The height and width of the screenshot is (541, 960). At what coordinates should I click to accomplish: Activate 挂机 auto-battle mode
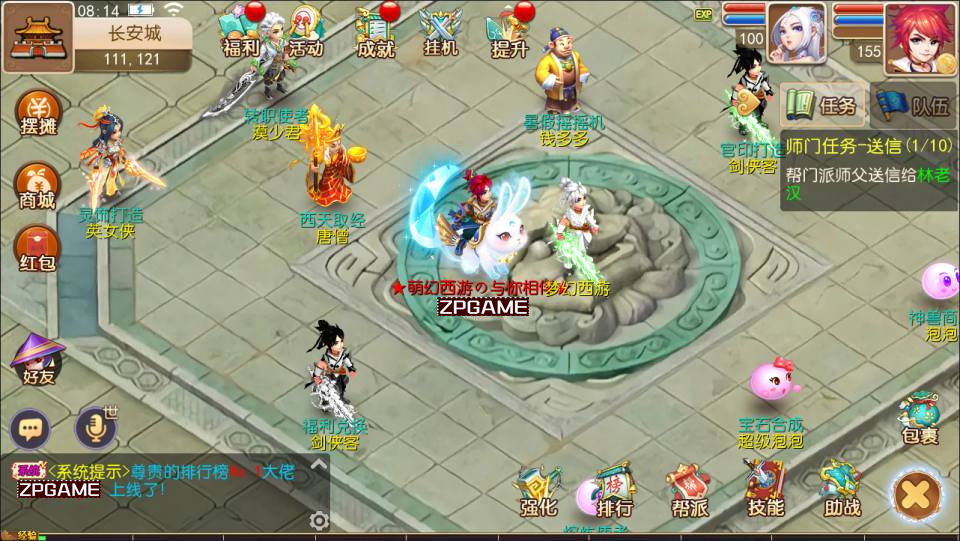(440, 32)
